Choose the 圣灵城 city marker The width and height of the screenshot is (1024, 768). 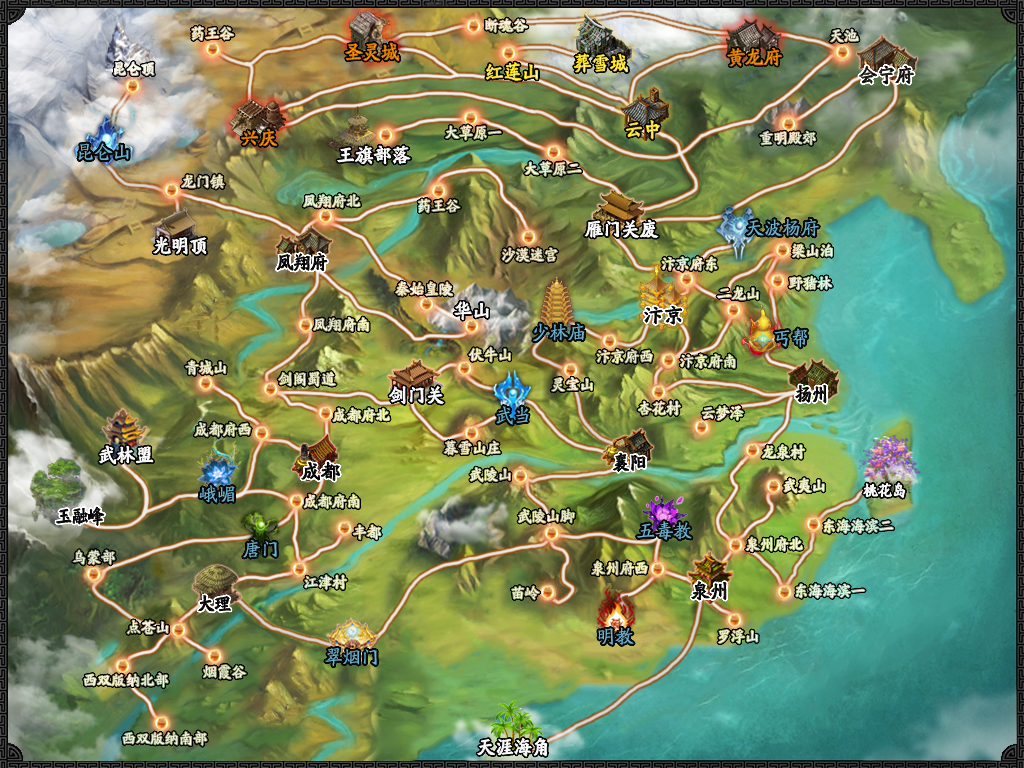pyautogui.click(x=369, y=32)
